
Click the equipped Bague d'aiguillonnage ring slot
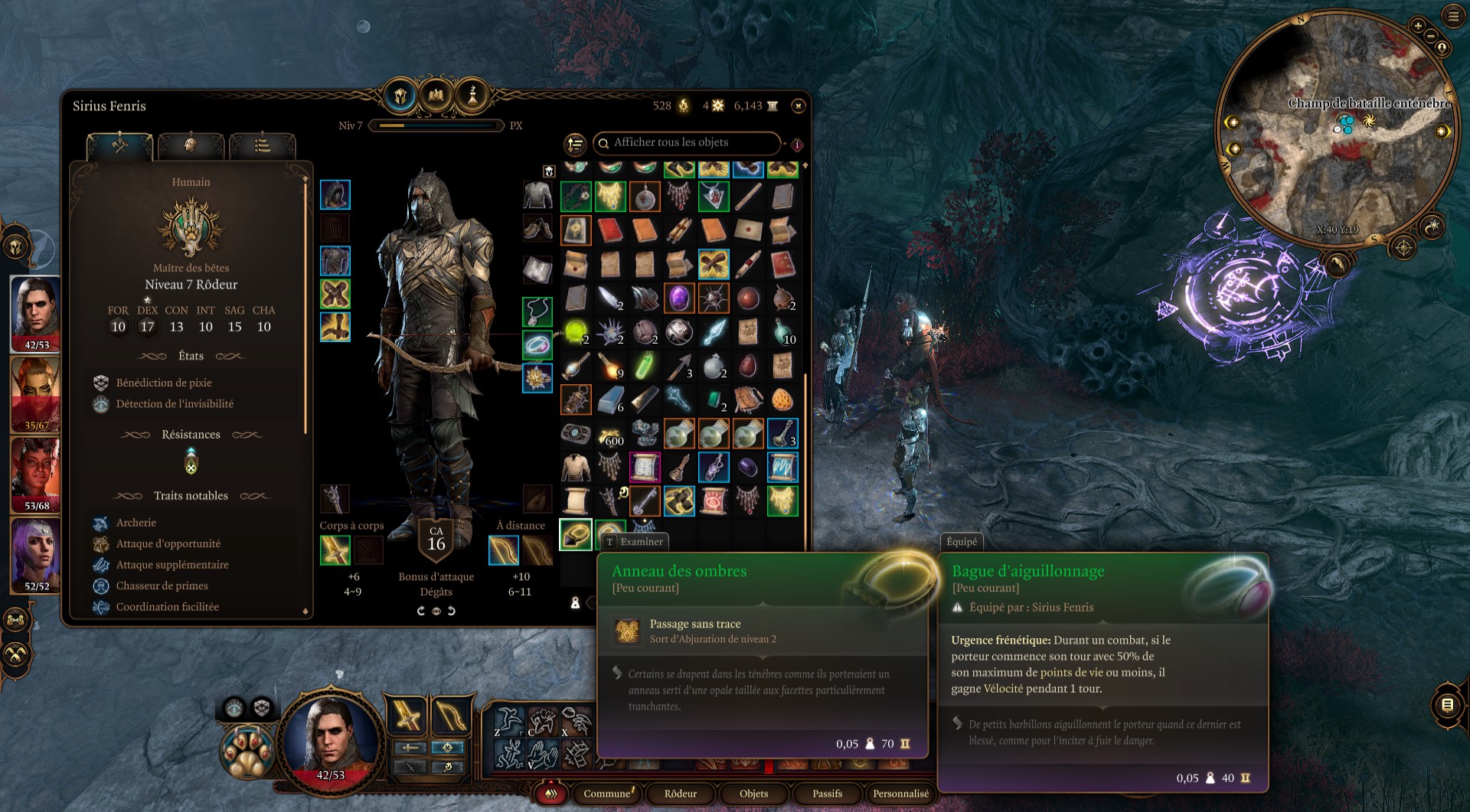pos(537,345)
